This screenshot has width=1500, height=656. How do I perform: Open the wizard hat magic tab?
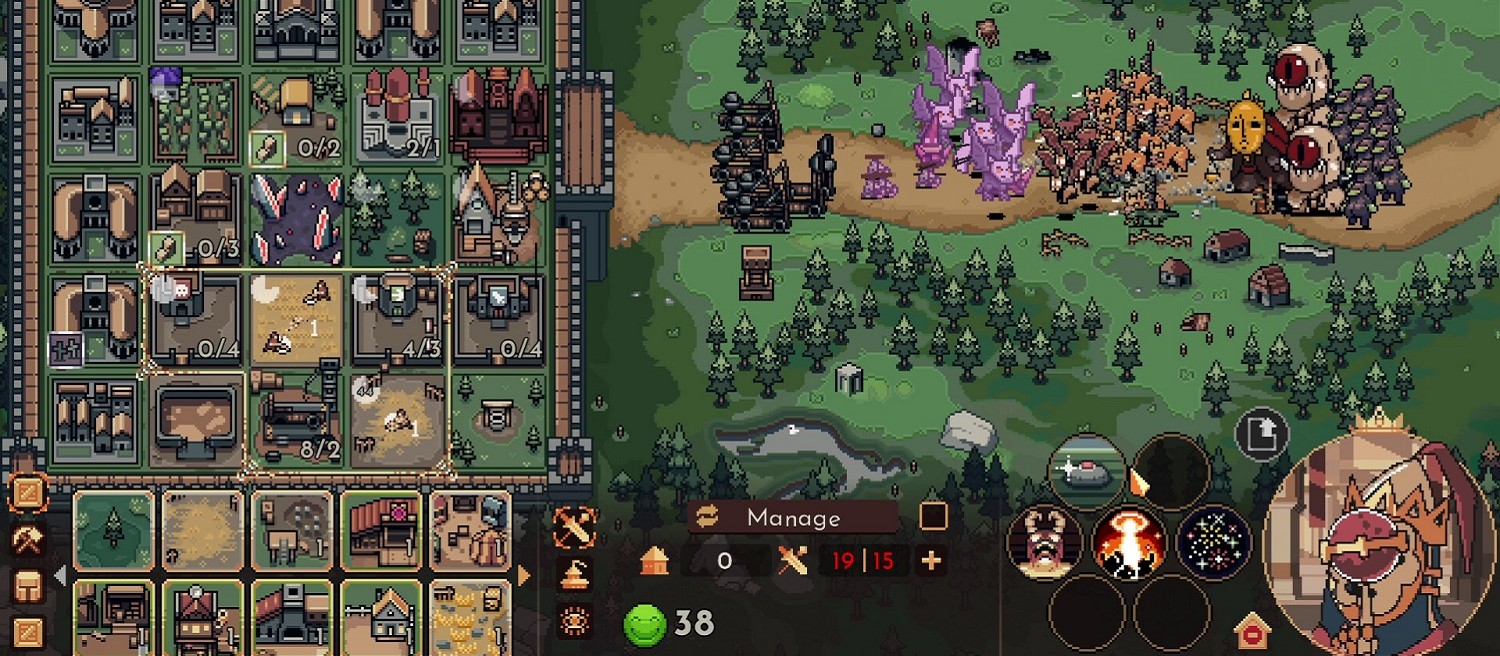pyautogui.click(x=574, y=575)
